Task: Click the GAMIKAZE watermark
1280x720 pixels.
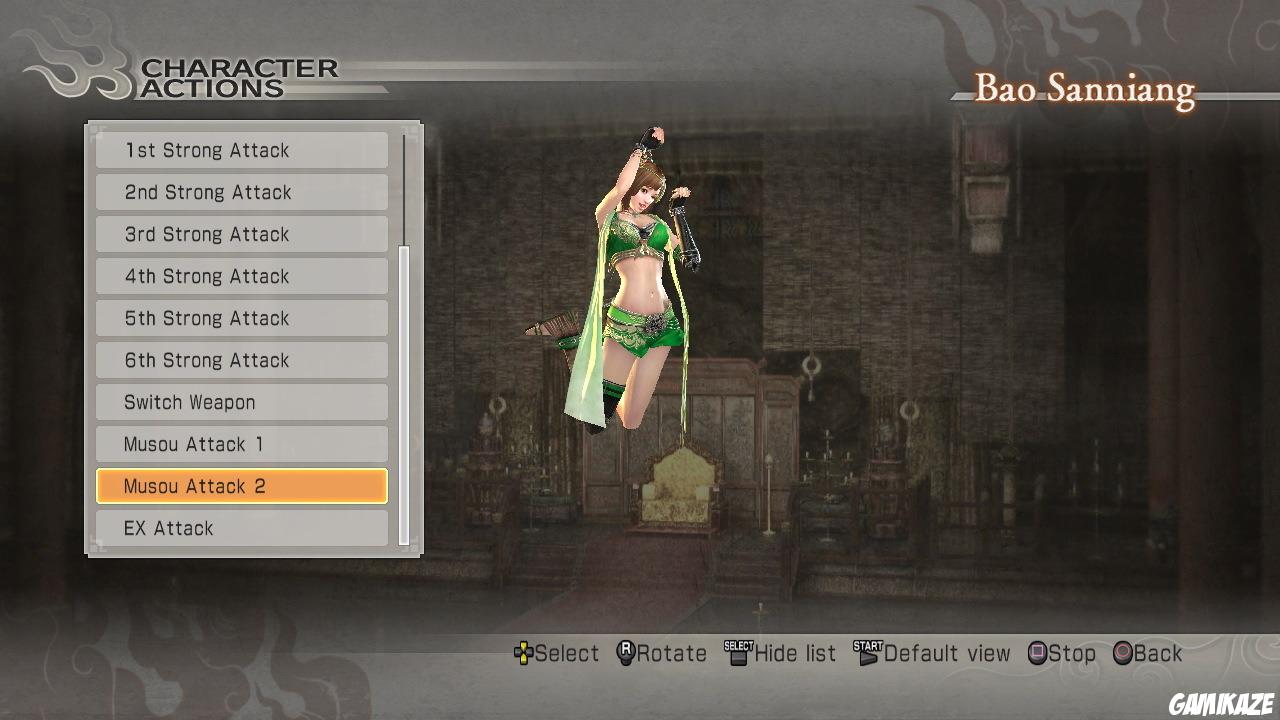Action: click(x=1219, y=702)
